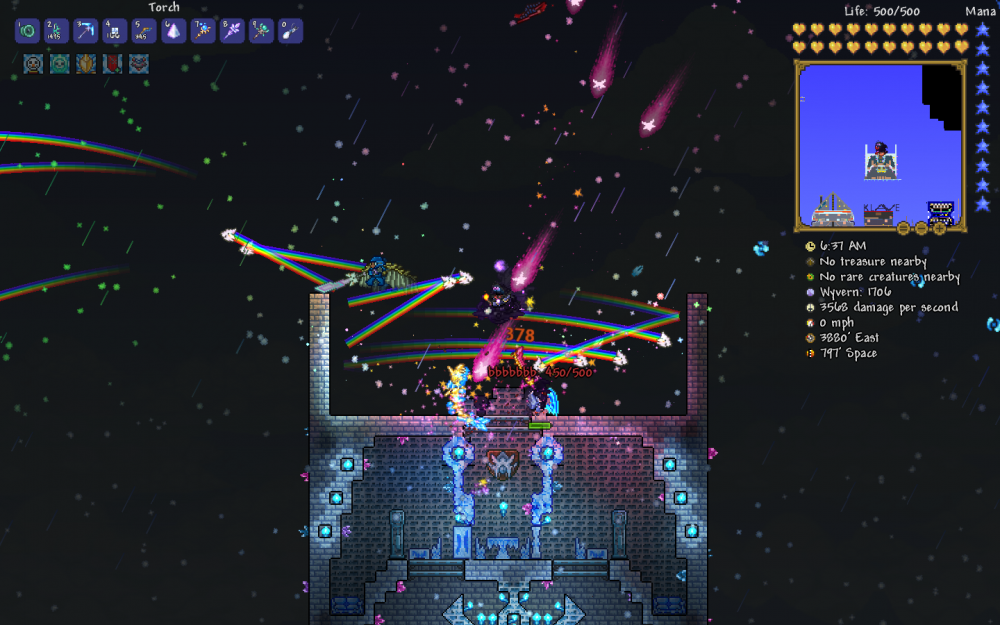This screenshot has width=1000, height=625.
Task: Equip the blue-orb golden staff in slot 7
Action: [x=203, y=31]
